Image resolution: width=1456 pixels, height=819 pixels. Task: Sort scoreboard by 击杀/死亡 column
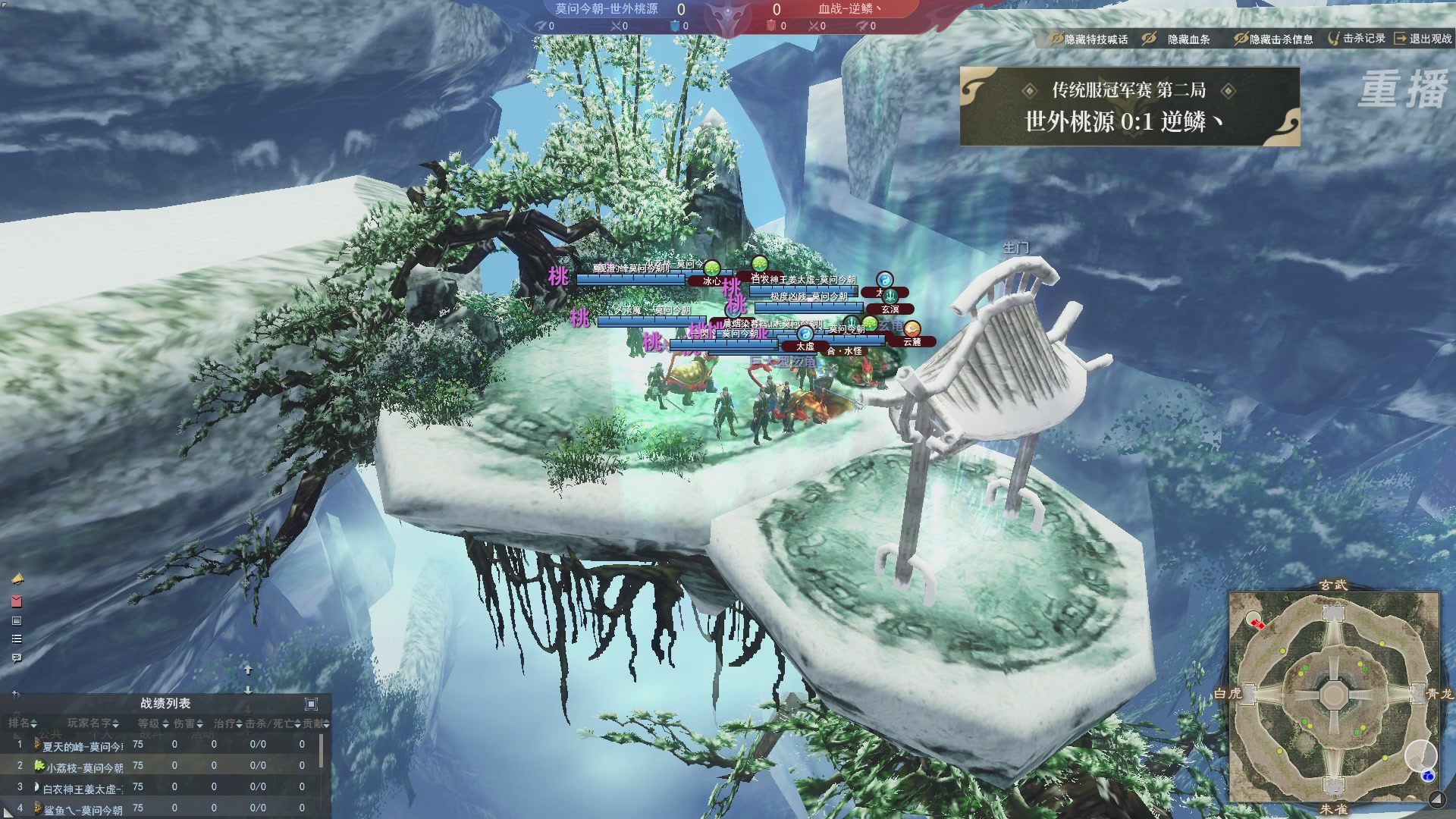pos(273,723)
